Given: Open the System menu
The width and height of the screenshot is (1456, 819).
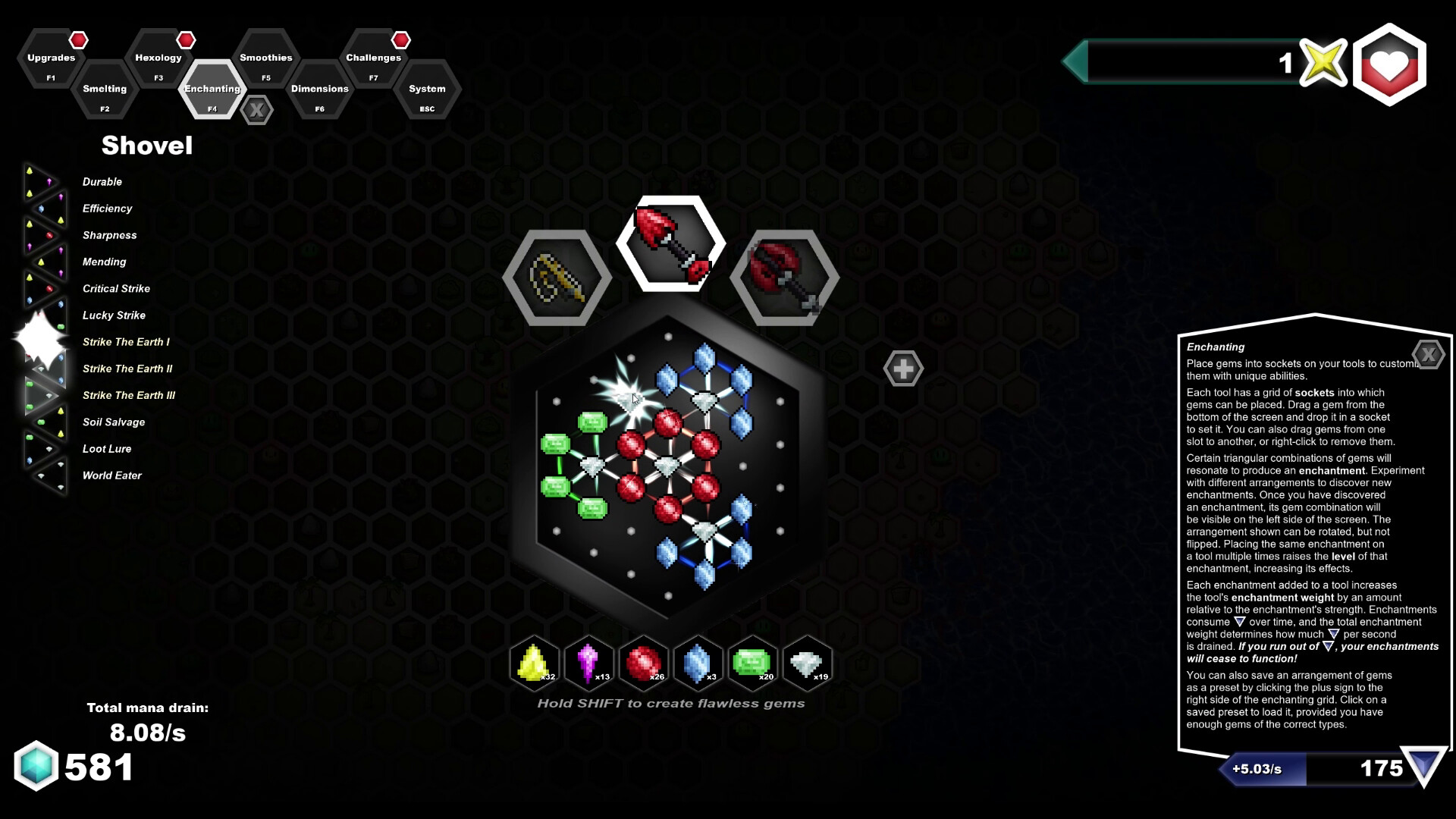Looking at the screenshot, I should (x=427, y=89).
